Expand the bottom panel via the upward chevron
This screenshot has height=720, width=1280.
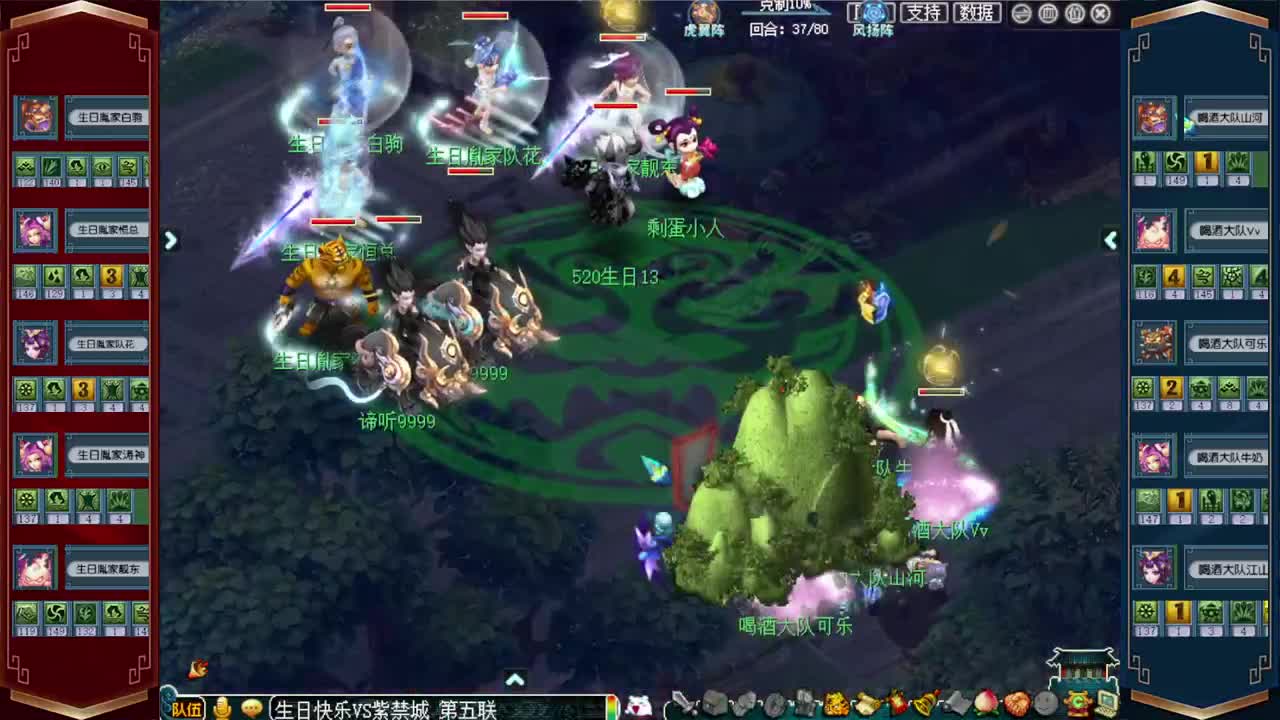(x=516, y=678)
